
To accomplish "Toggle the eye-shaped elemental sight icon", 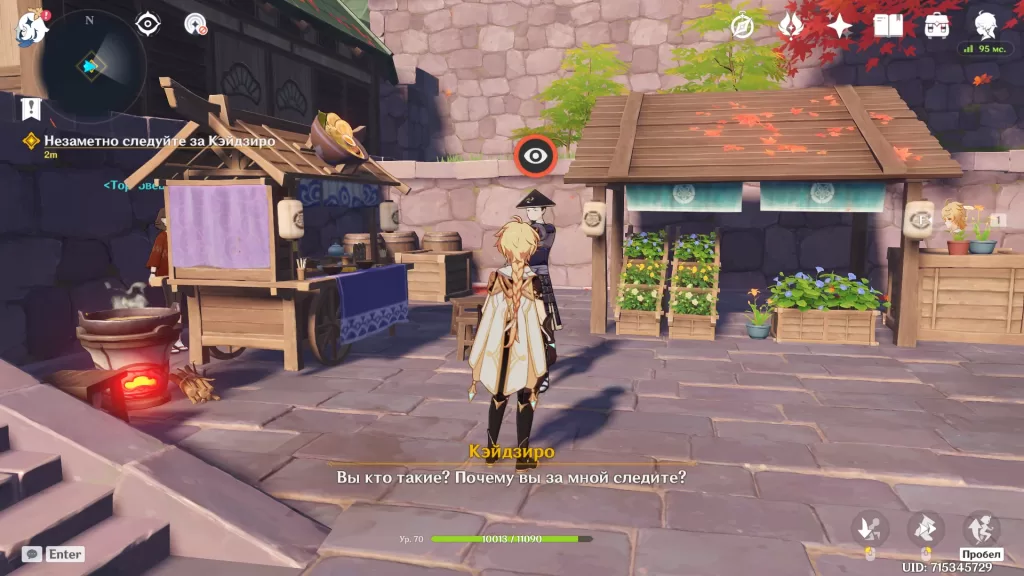I will pos(148,24).
